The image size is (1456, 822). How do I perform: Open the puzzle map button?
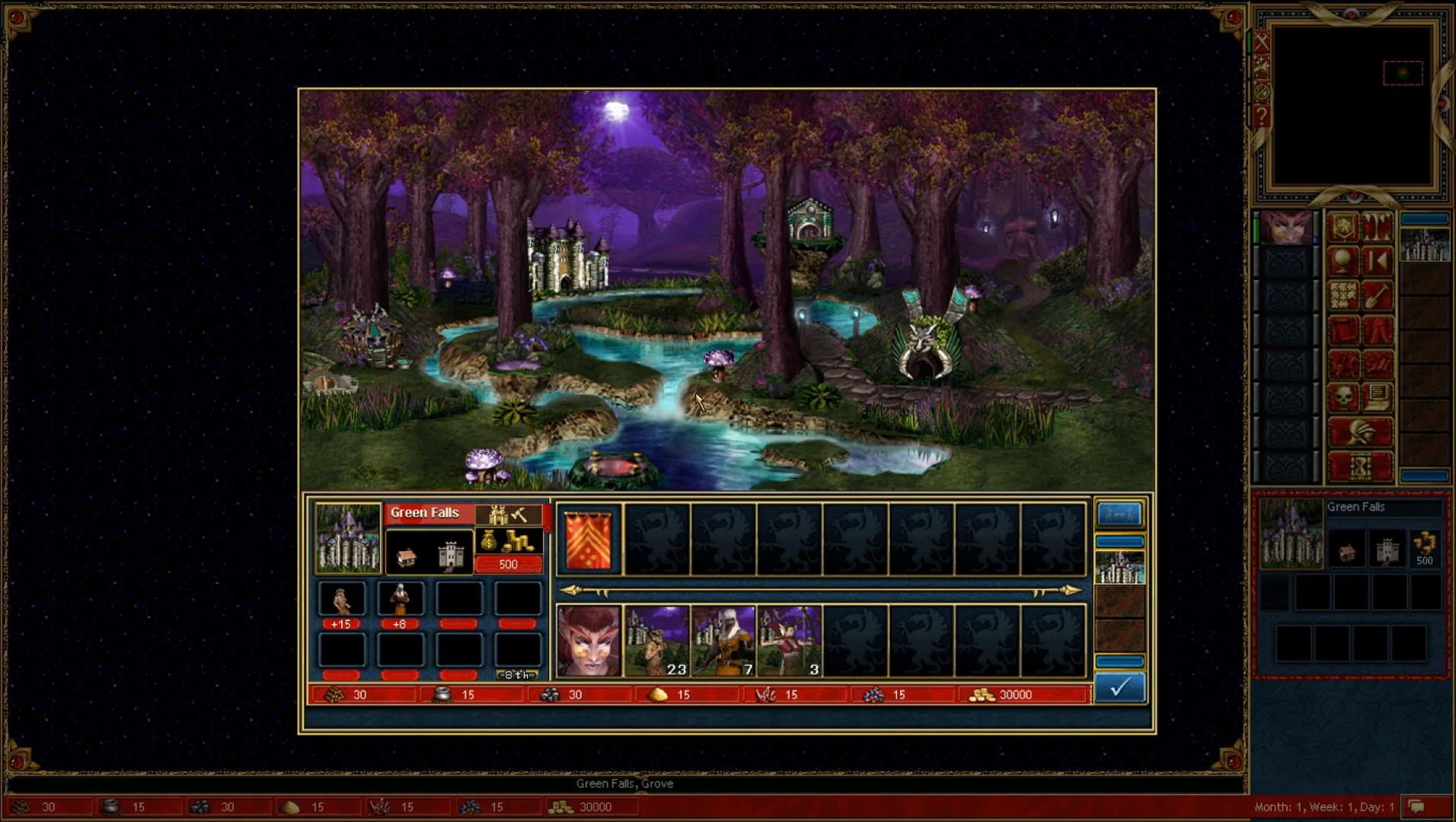(1343, 295)
